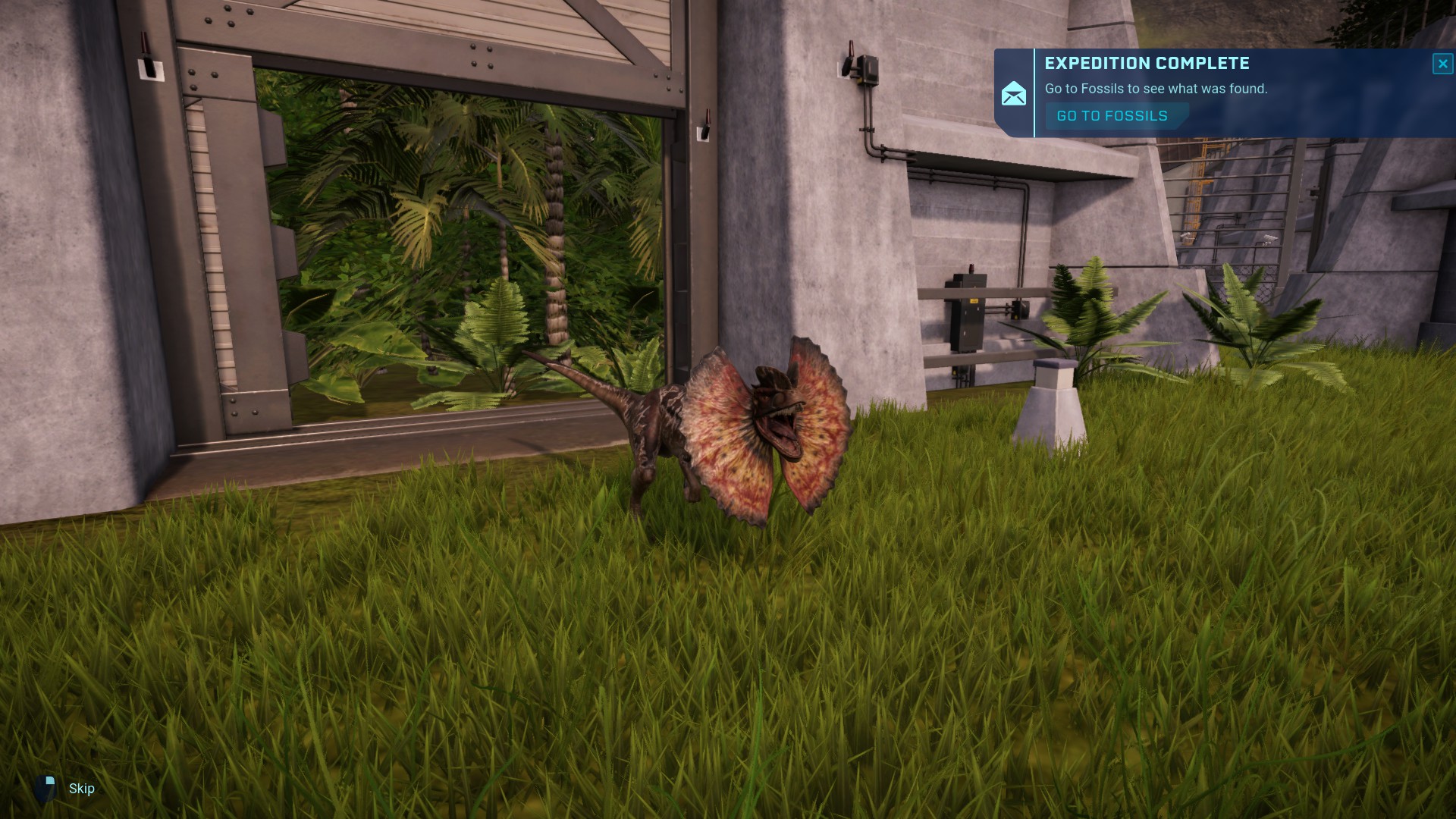Screen dimensions: 1456x819
Task: Close the Expedition Complete notification
Action: [x=1442, y=64]
